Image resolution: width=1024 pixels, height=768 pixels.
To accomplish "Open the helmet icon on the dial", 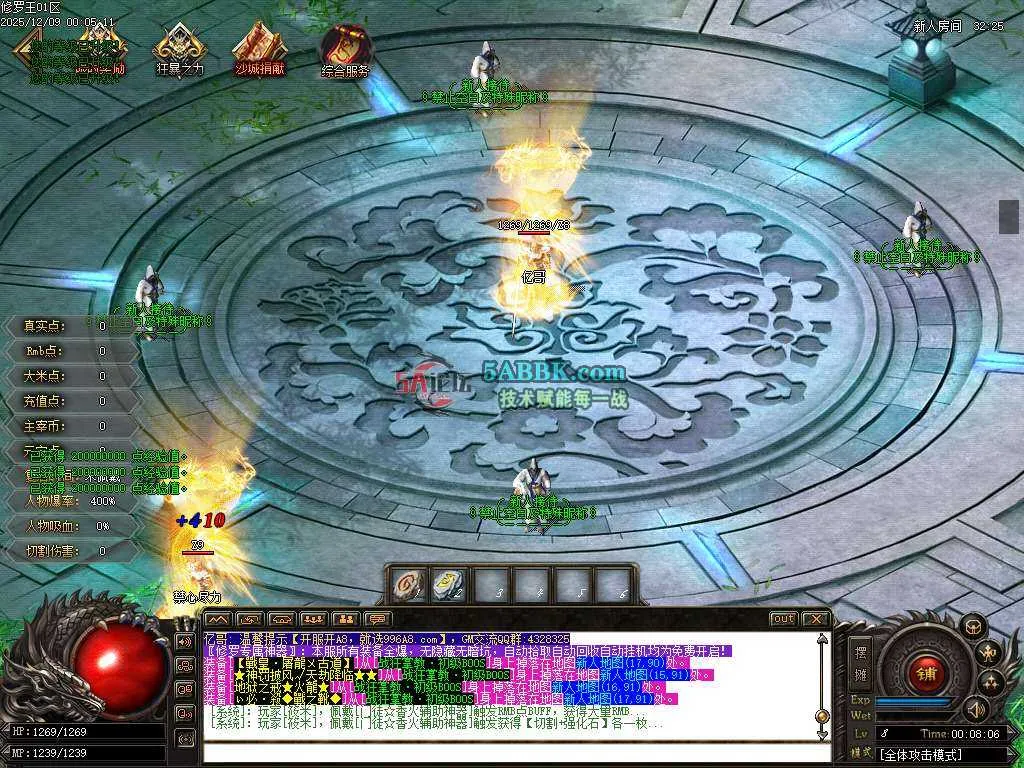I will (972, 626).
